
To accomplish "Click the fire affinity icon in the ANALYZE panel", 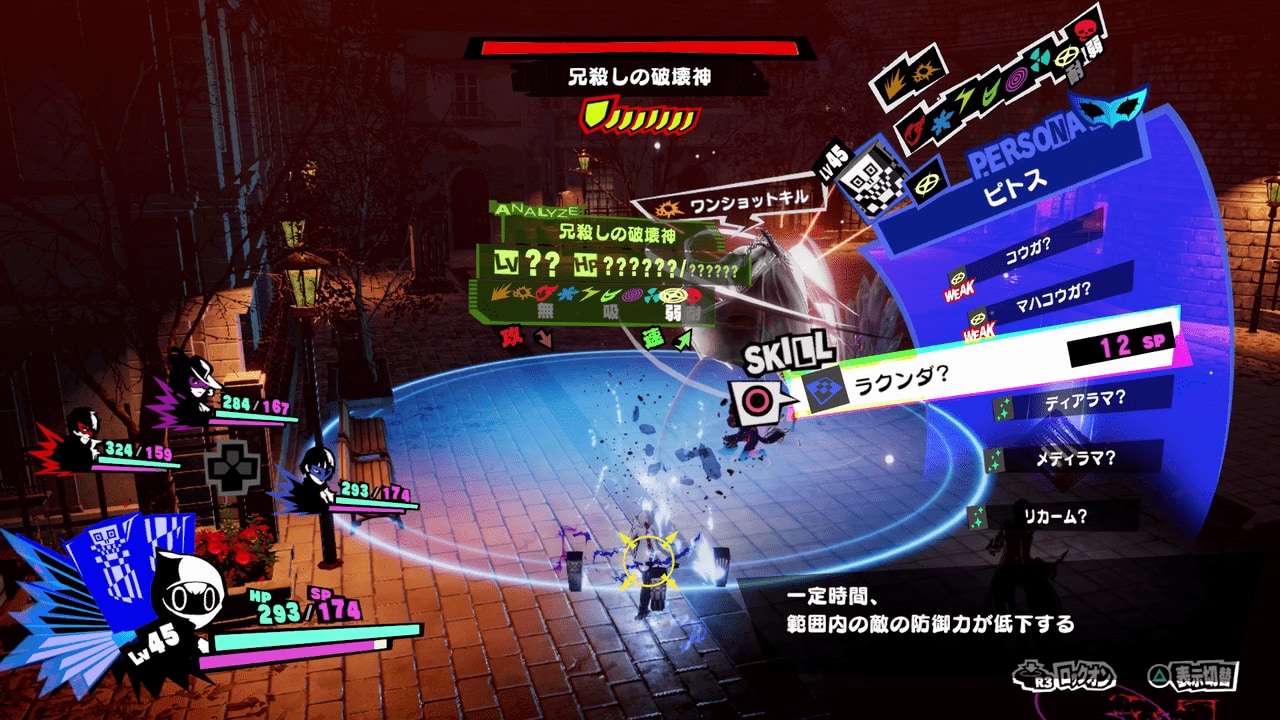I will [x=543, y=293].
